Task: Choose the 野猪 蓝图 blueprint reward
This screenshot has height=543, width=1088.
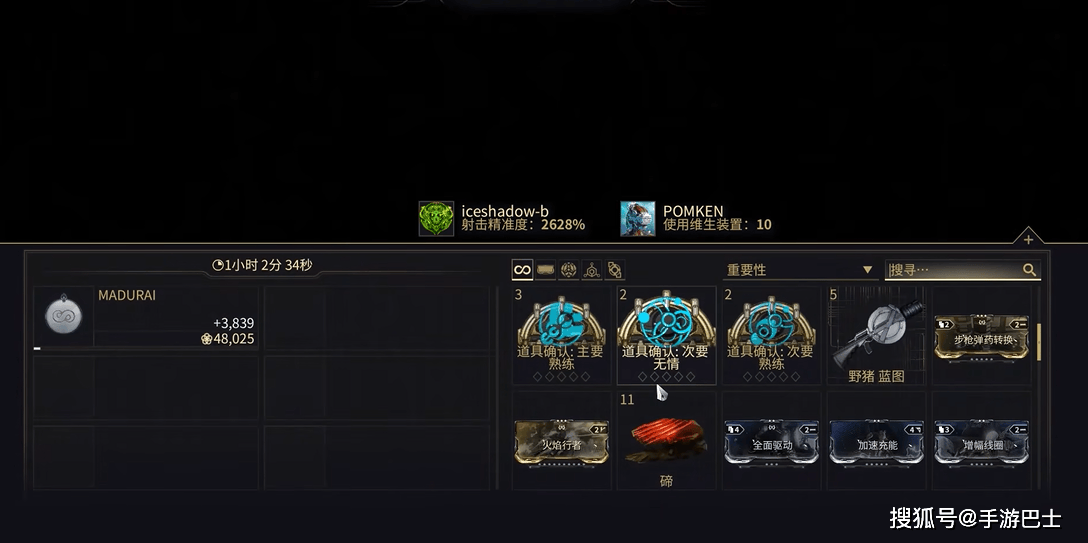Action: tap(875, 334)
